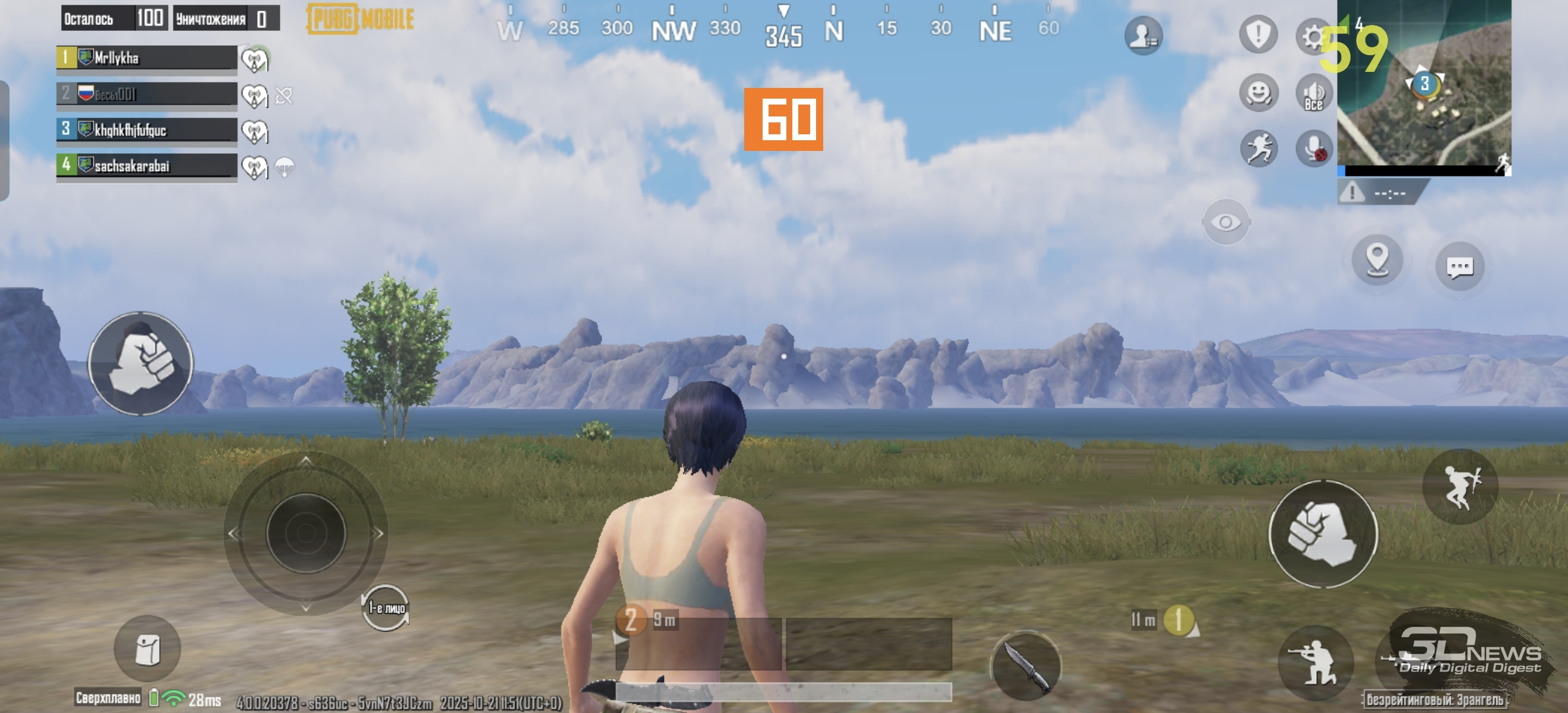Select teammate khghkfhjfufguc in squad list
Screen dimensions: 1568x713
click(147, 130)
